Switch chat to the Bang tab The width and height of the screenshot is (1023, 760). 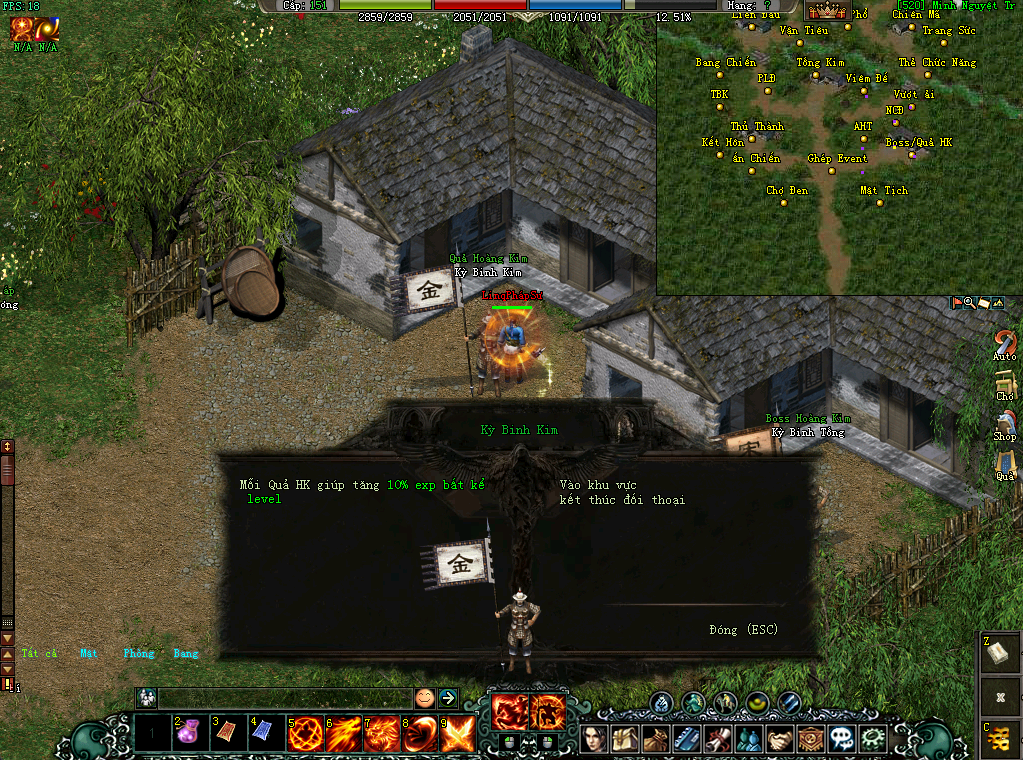coord(186,654)
